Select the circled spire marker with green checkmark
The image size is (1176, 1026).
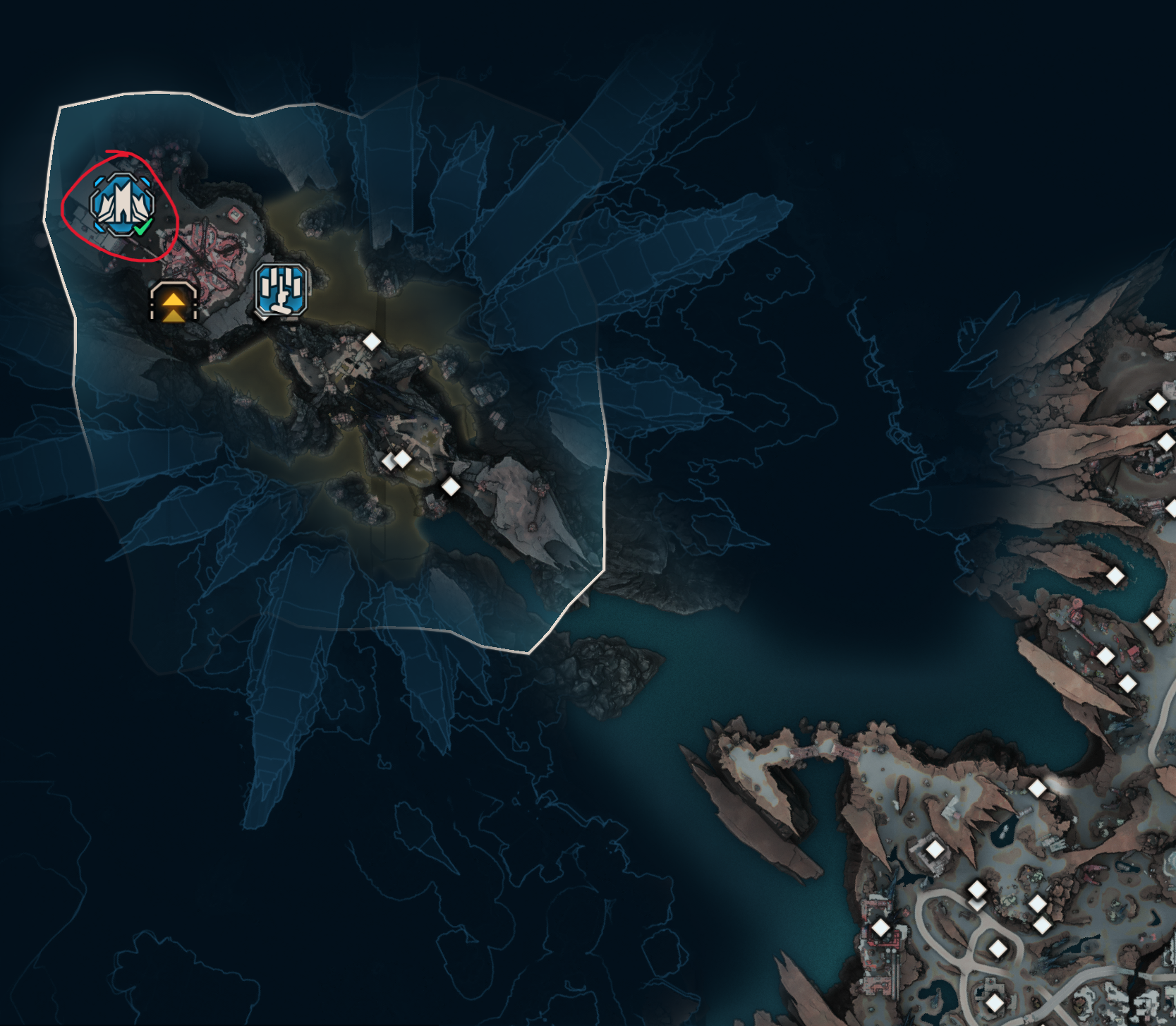122,205
